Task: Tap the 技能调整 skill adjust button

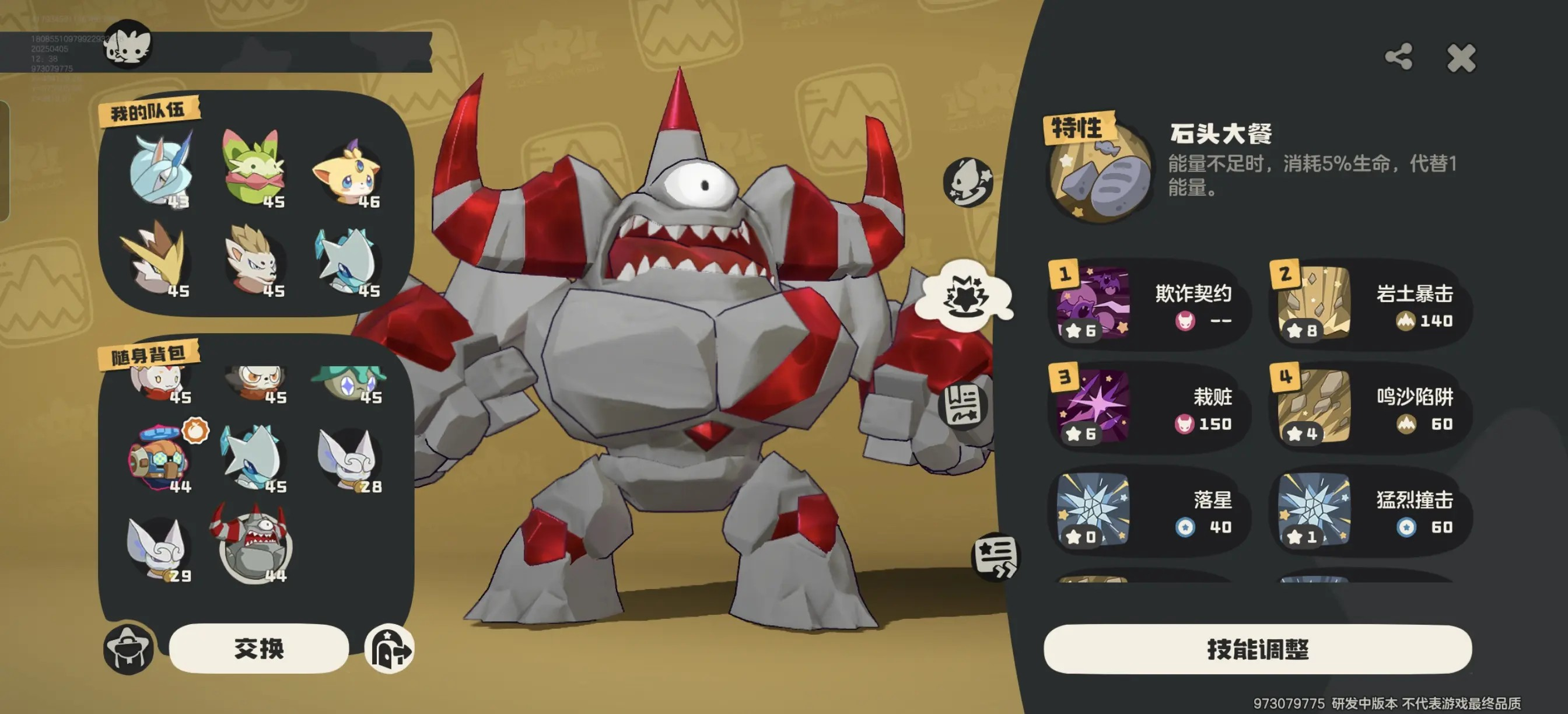Action: tap(1257, 649)
